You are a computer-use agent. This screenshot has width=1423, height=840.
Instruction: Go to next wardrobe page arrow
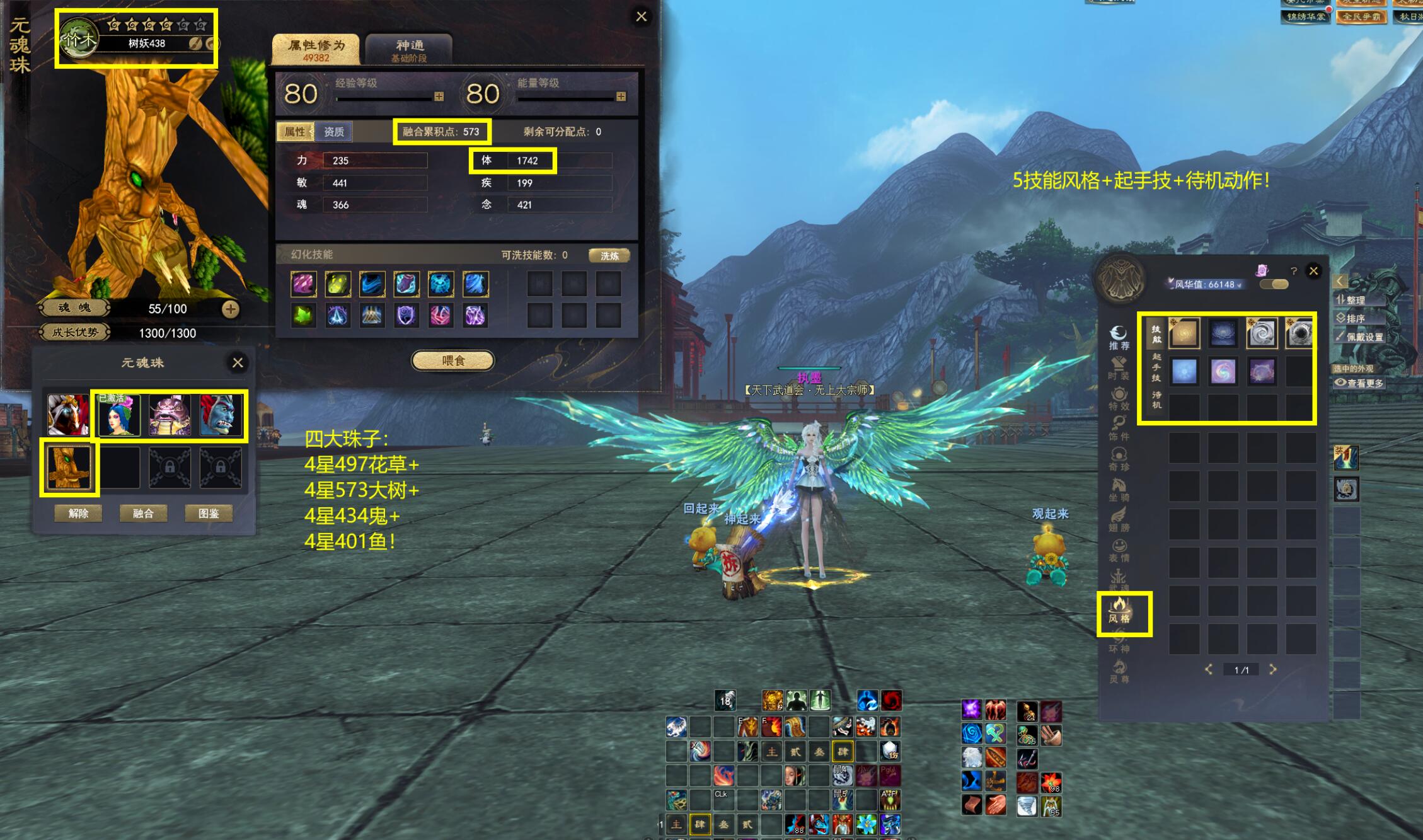(x=1273, y=669)
